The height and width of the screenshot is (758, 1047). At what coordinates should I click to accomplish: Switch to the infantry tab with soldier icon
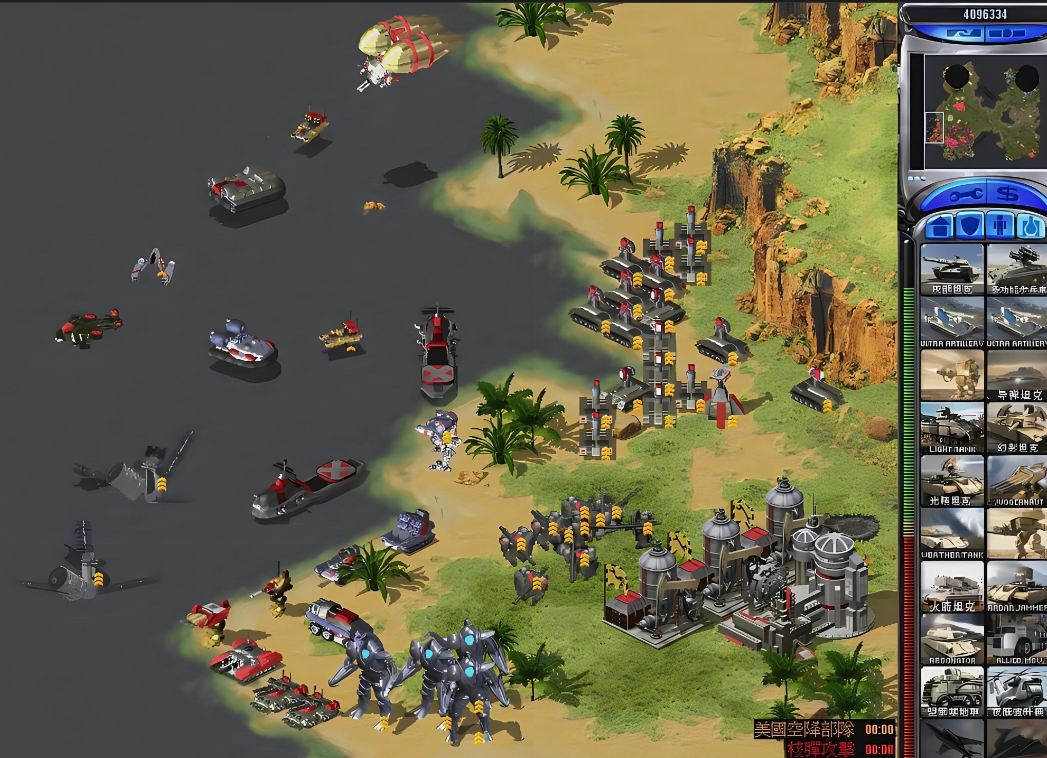[x=1000, y=226]
